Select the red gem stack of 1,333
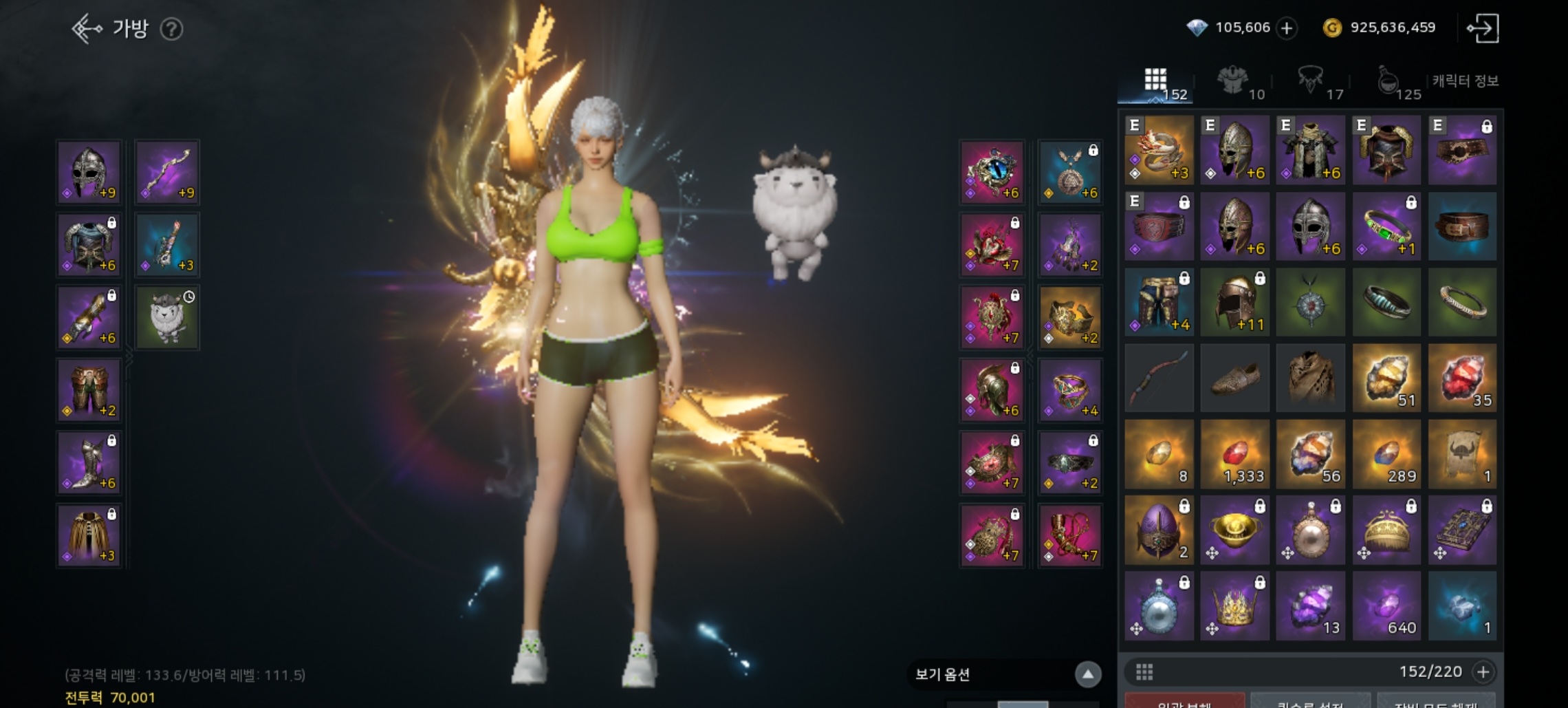The width and height of the screenshot is (1568, 708). (x=1235, y=455)
